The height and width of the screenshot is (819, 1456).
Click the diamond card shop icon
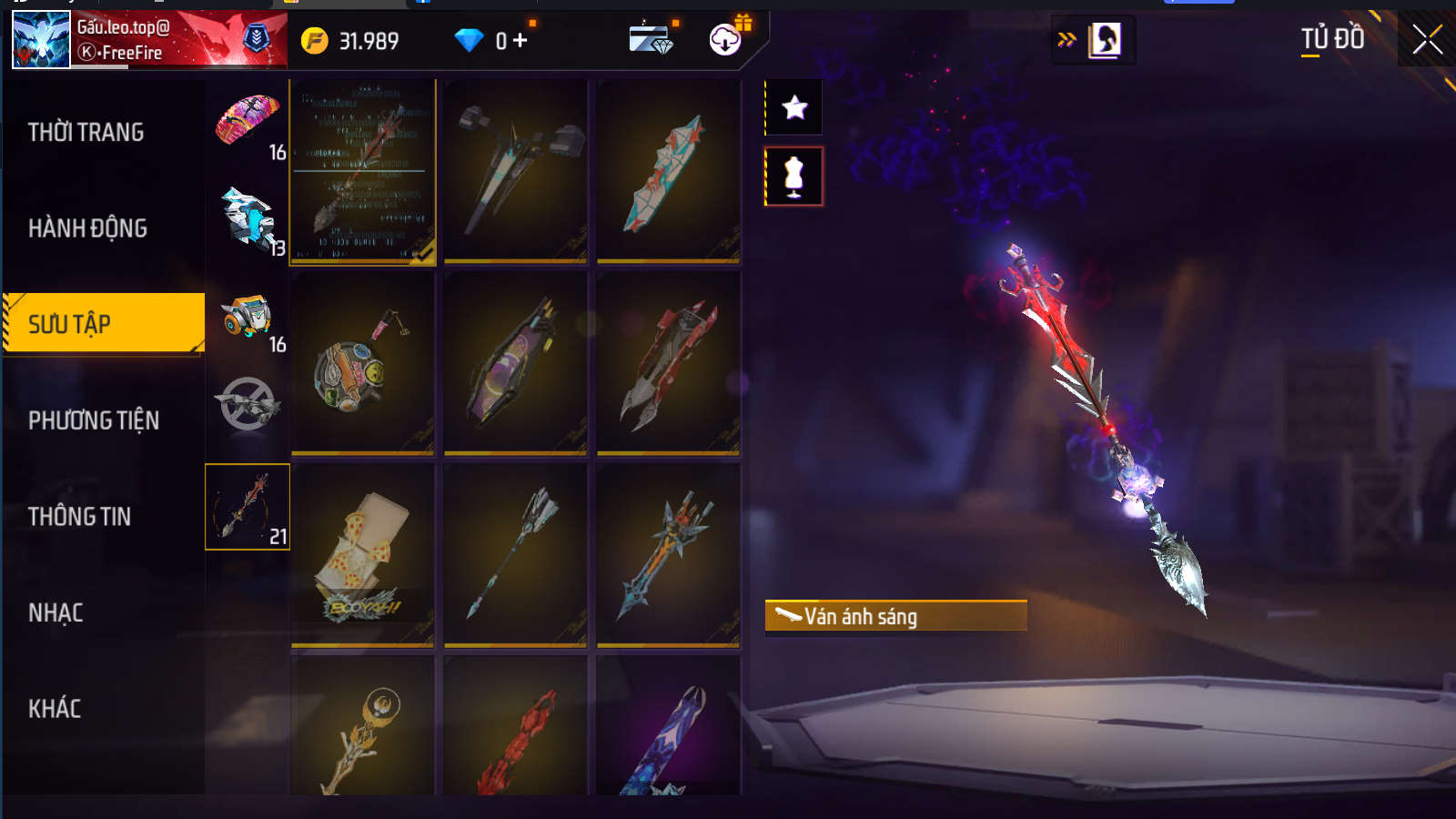pyautogui.click(x=651, y=40)
